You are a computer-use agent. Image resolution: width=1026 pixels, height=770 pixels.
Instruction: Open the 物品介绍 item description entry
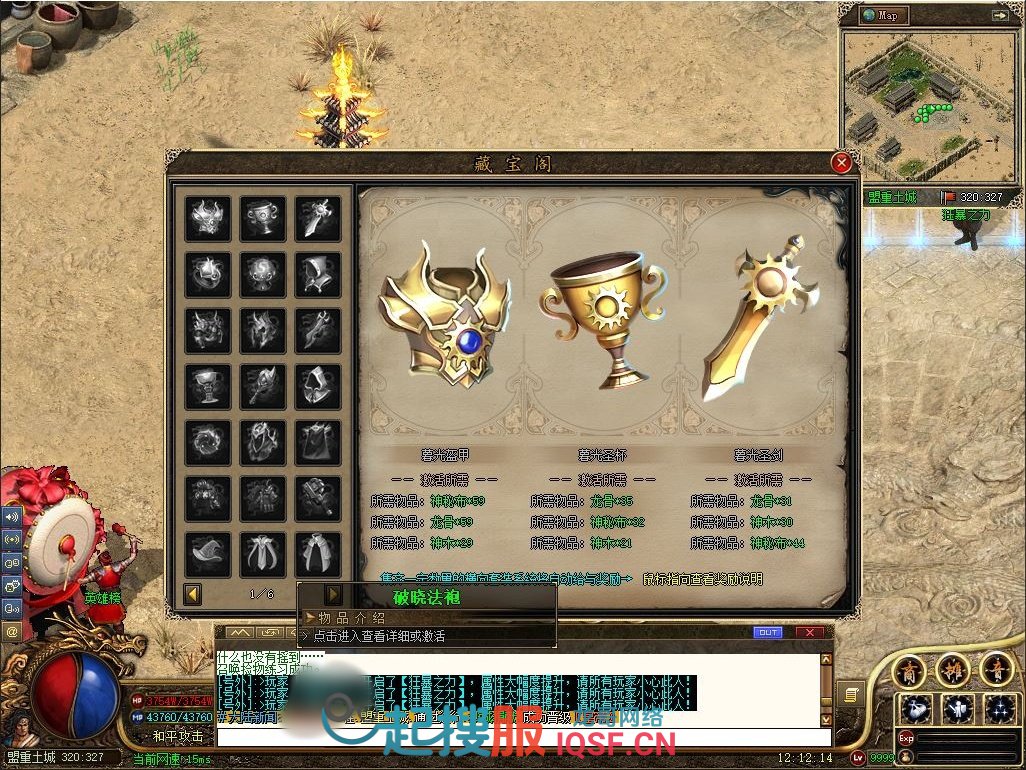(350, 618)
